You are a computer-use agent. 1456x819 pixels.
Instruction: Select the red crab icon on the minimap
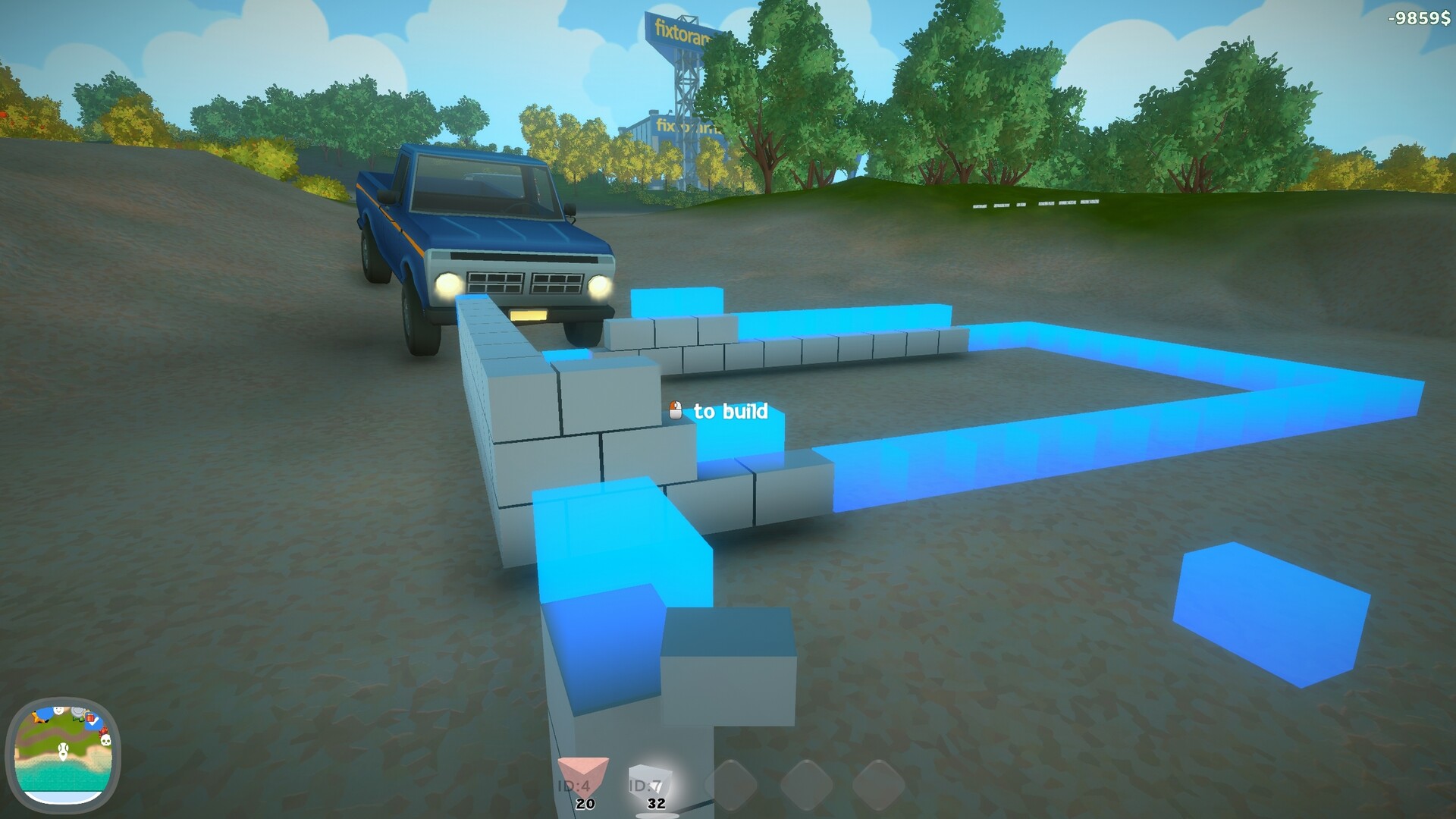(103, 732)
